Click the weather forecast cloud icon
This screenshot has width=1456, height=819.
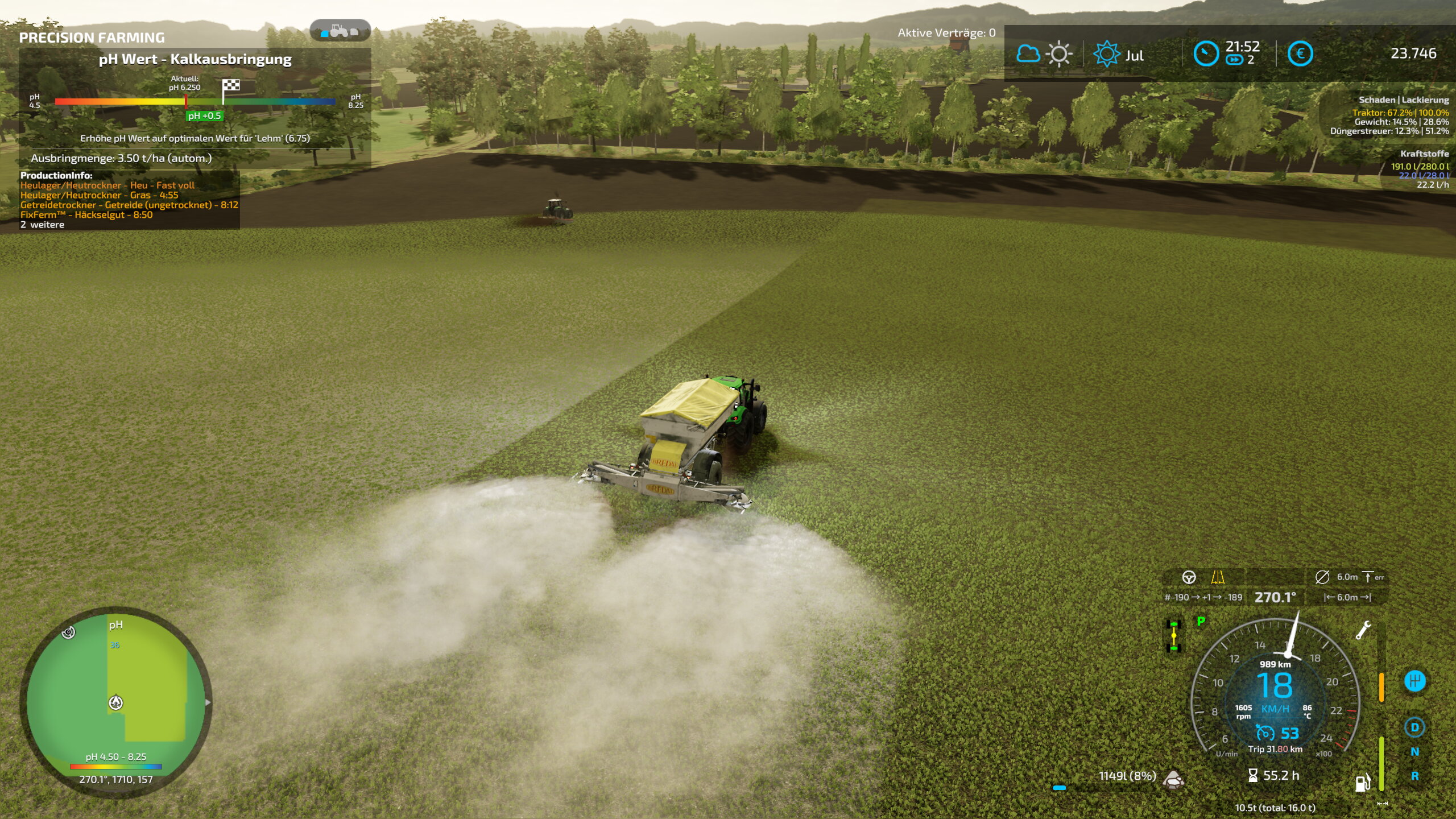pyautogui.click(x=1028, y=54)
